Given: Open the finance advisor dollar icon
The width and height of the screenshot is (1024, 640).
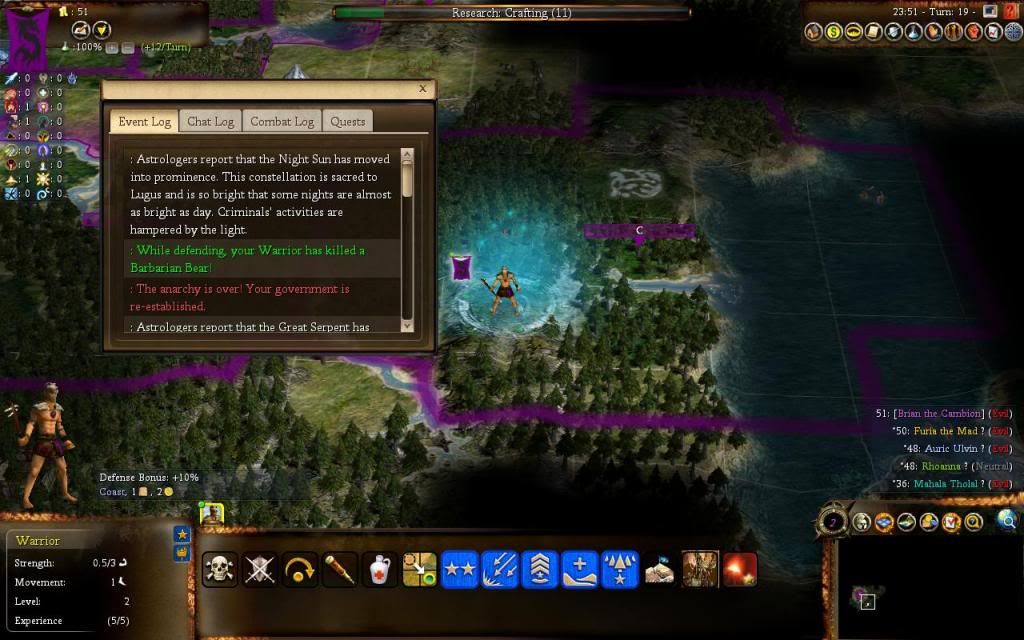Looking at the screenshot, I should coord(834,32).
